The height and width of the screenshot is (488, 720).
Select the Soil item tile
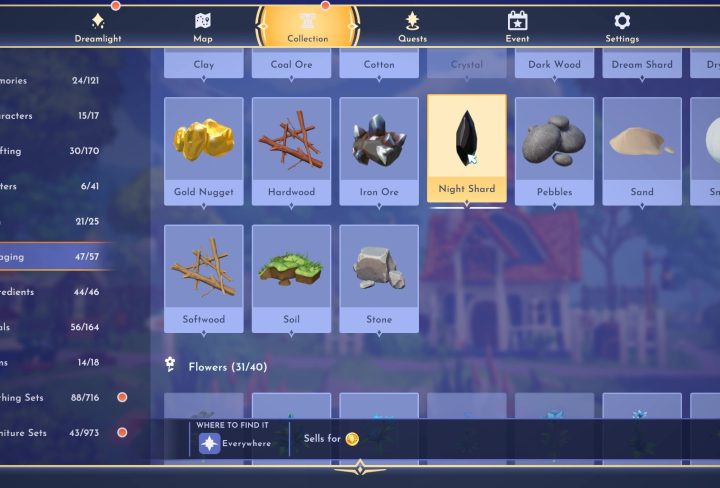[291, 278]
